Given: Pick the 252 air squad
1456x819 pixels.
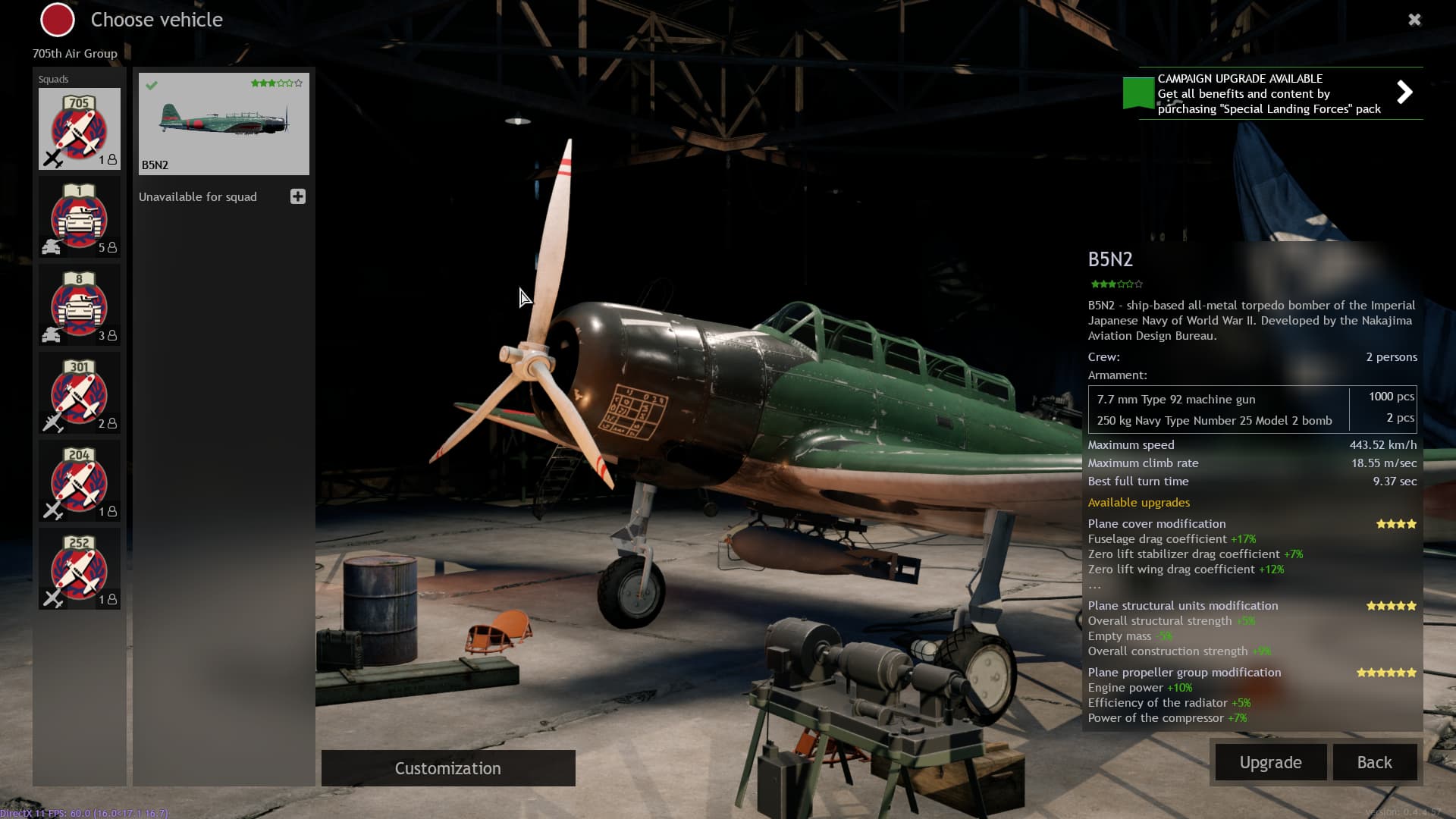Looking at the screenshot, I should pyautogui.click(x=80, y=570).
